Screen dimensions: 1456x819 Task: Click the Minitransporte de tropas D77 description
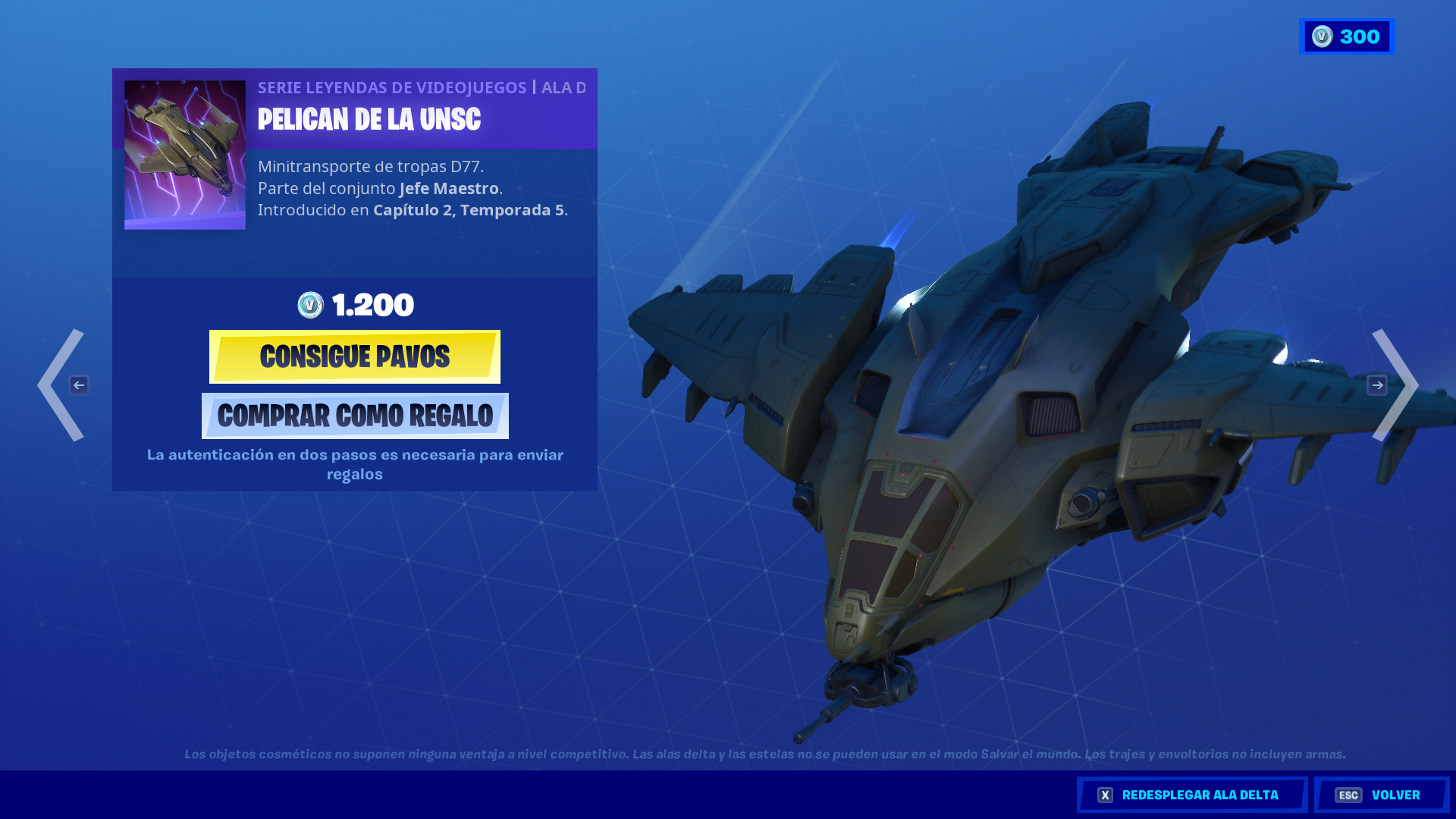click(x=372, y=165)
